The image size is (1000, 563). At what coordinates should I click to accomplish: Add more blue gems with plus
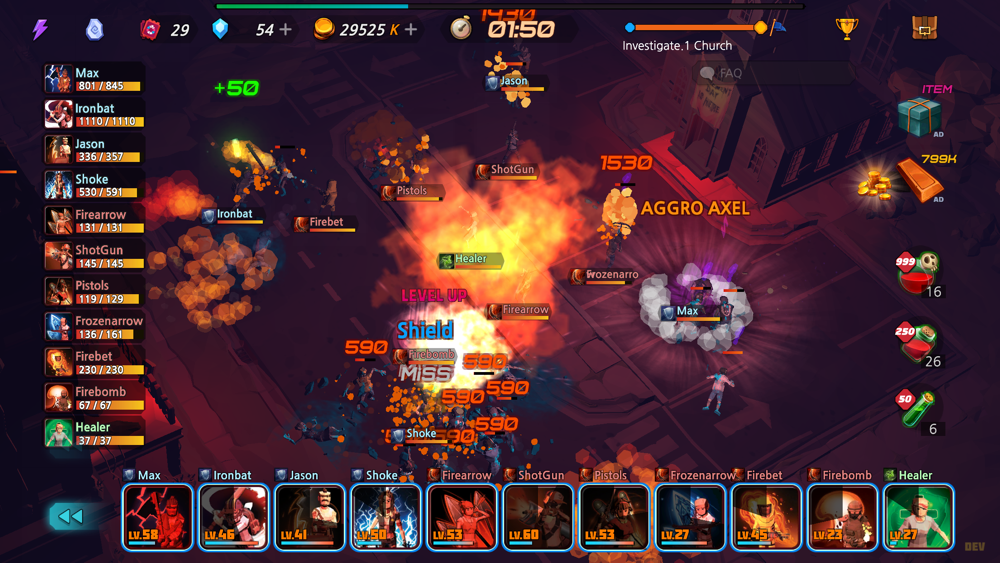(286, 30)
